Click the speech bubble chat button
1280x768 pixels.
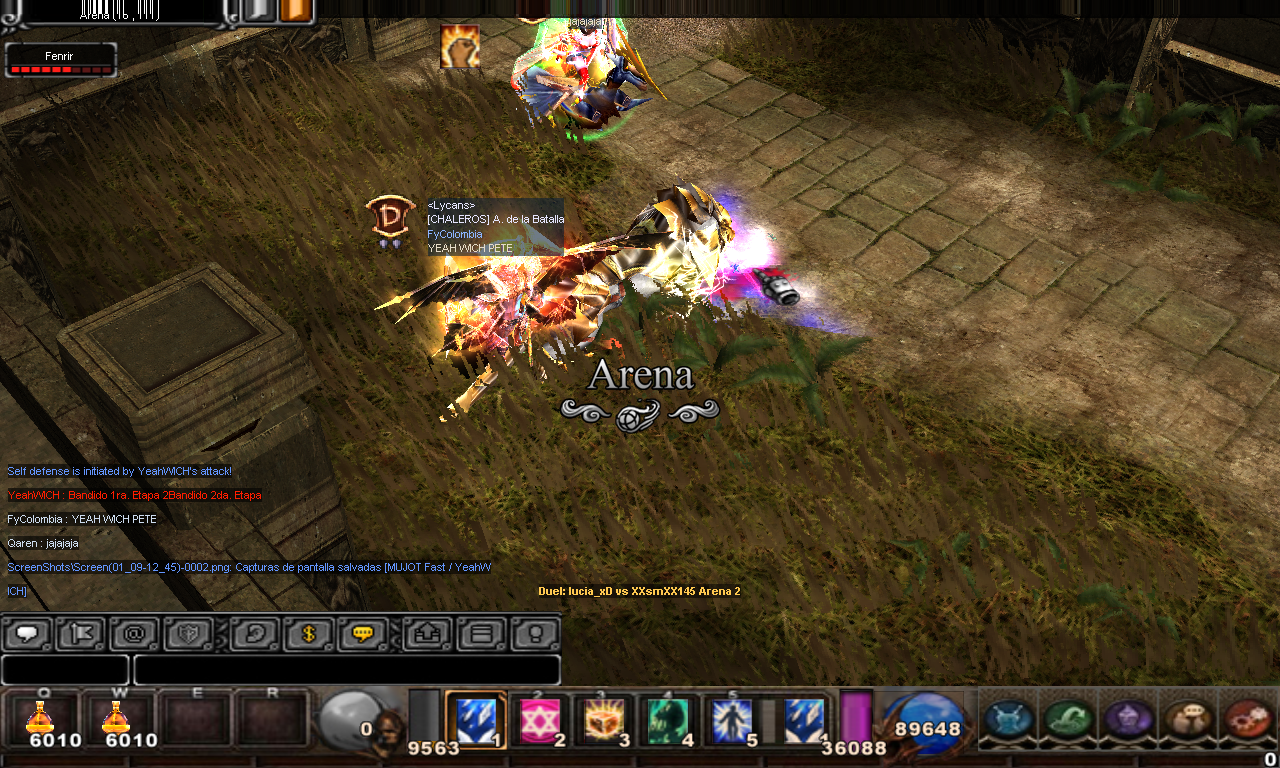pos(27,634)
